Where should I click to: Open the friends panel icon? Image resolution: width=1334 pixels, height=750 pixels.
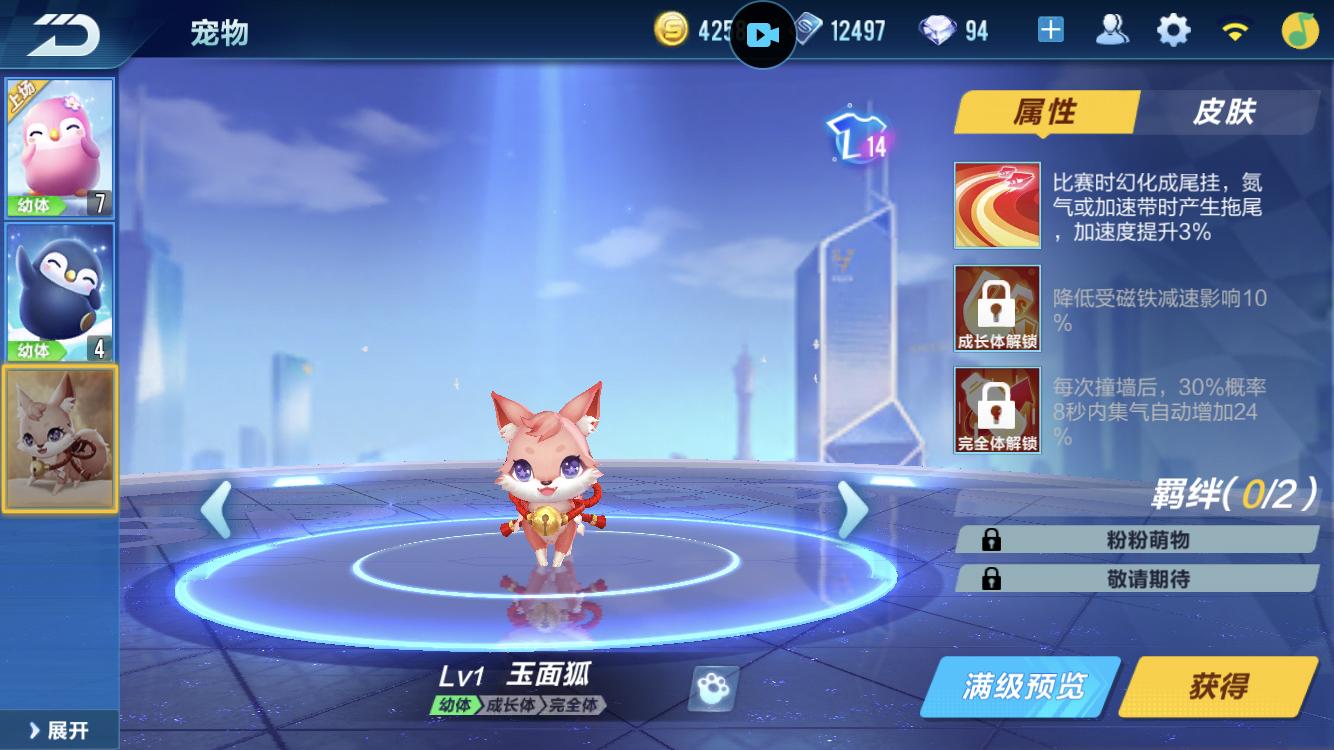[1110, 29]
